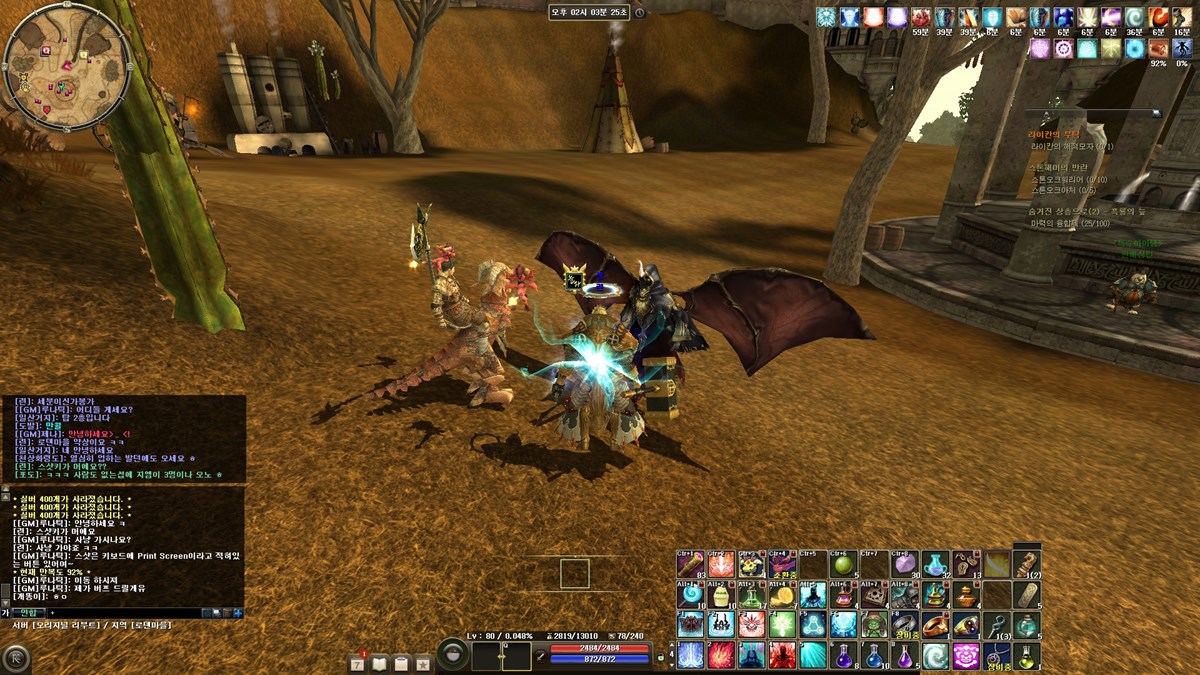Select the chat input field
The width and height of the screenshot is (1200, 675).
[x=120, y=612]
